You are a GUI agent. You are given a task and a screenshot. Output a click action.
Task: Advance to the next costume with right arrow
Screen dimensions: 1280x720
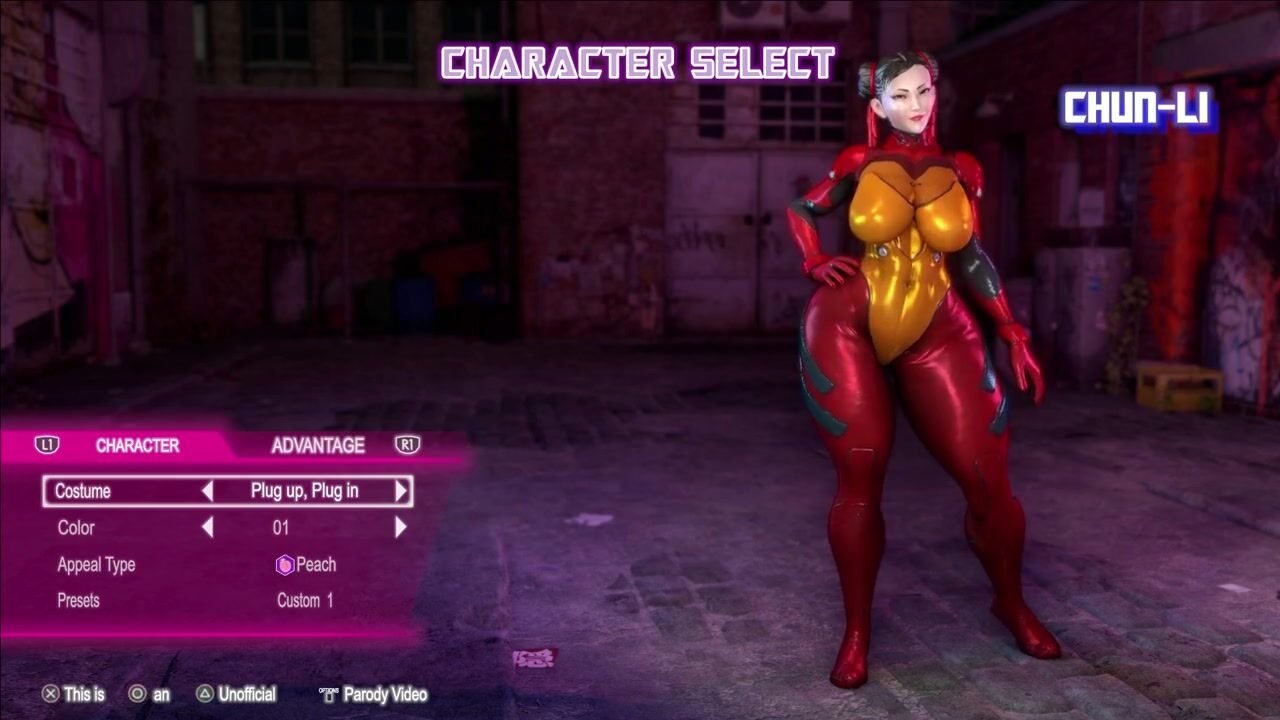coord(401,491)
